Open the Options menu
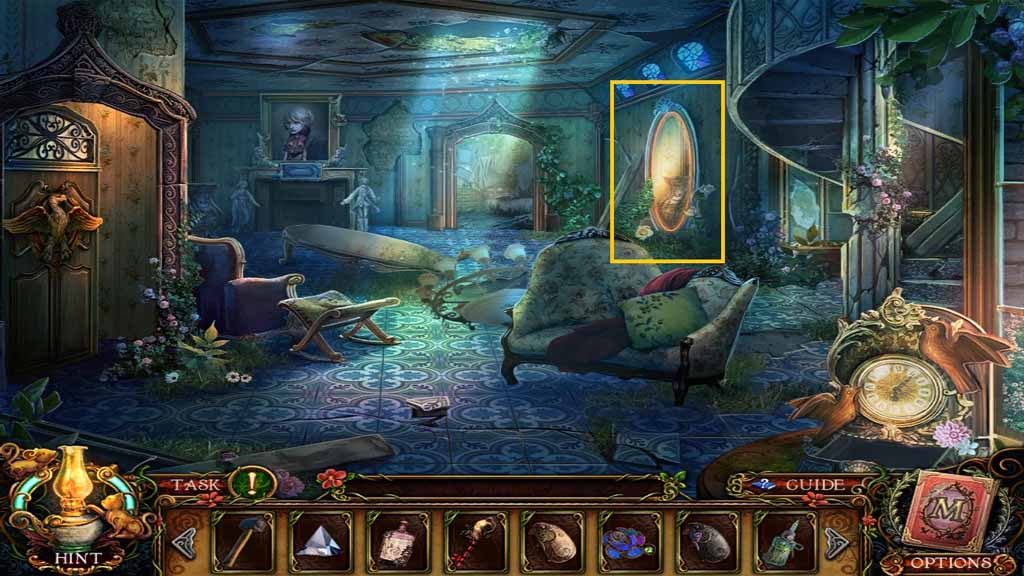 click(950, 563)
